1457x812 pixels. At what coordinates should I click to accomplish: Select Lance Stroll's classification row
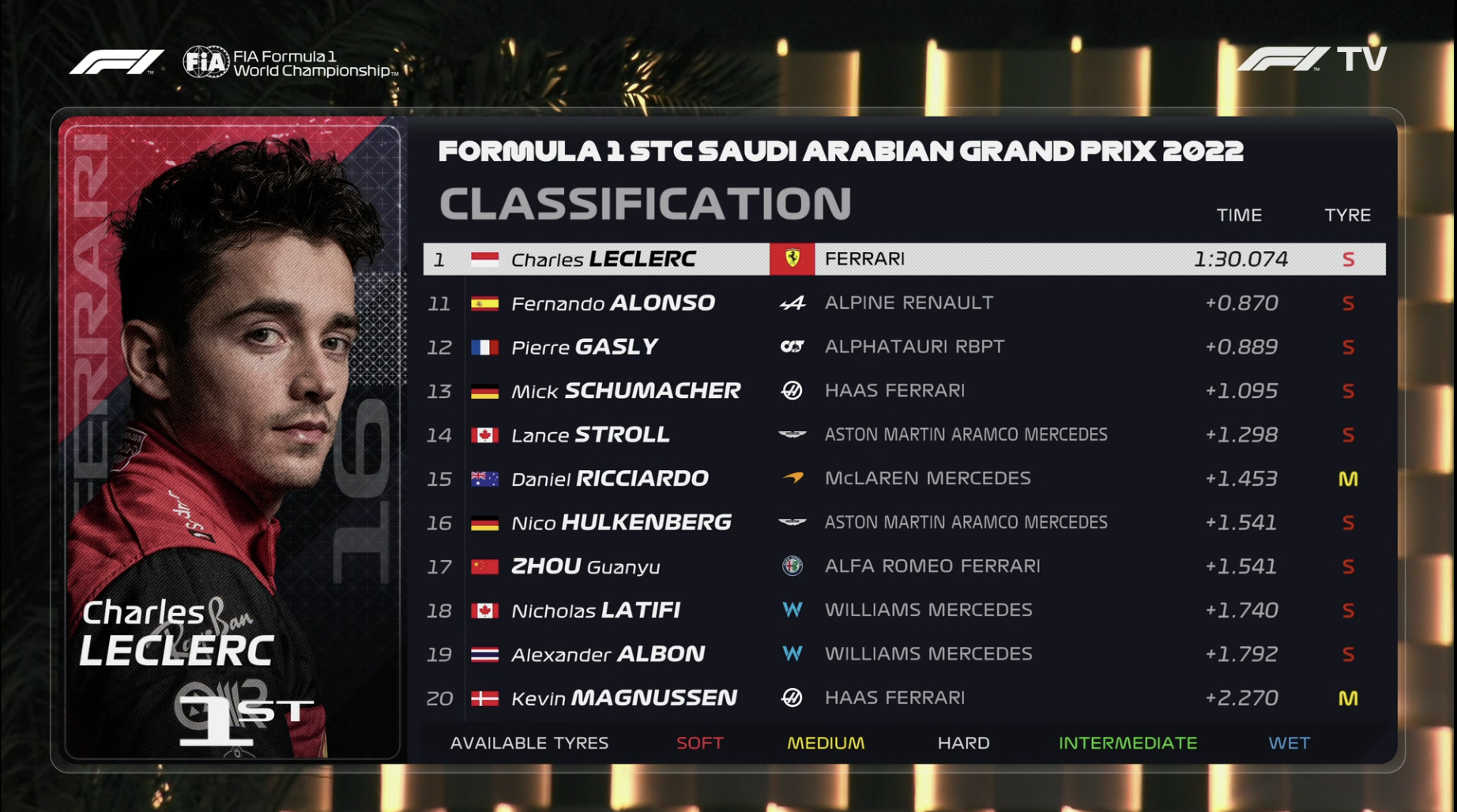903,434
